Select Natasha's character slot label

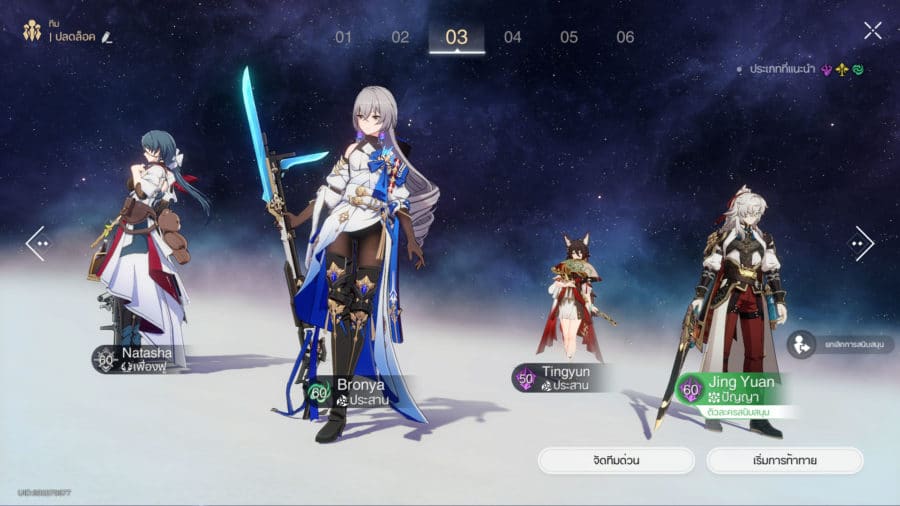[135, 359]
